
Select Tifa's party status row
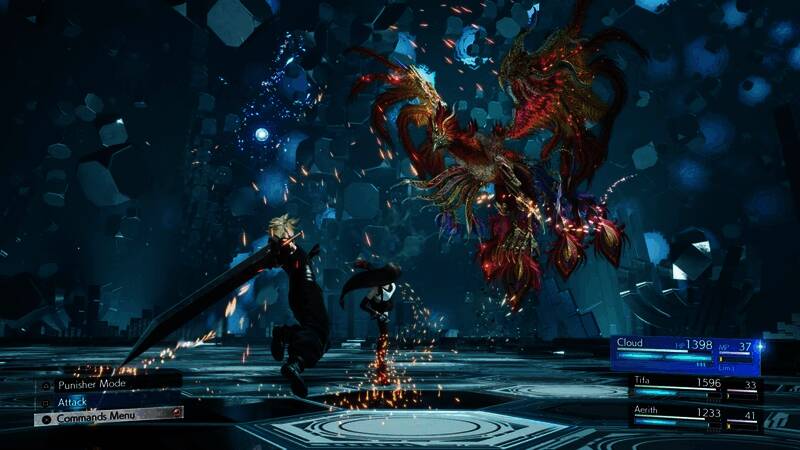point(695,384)
